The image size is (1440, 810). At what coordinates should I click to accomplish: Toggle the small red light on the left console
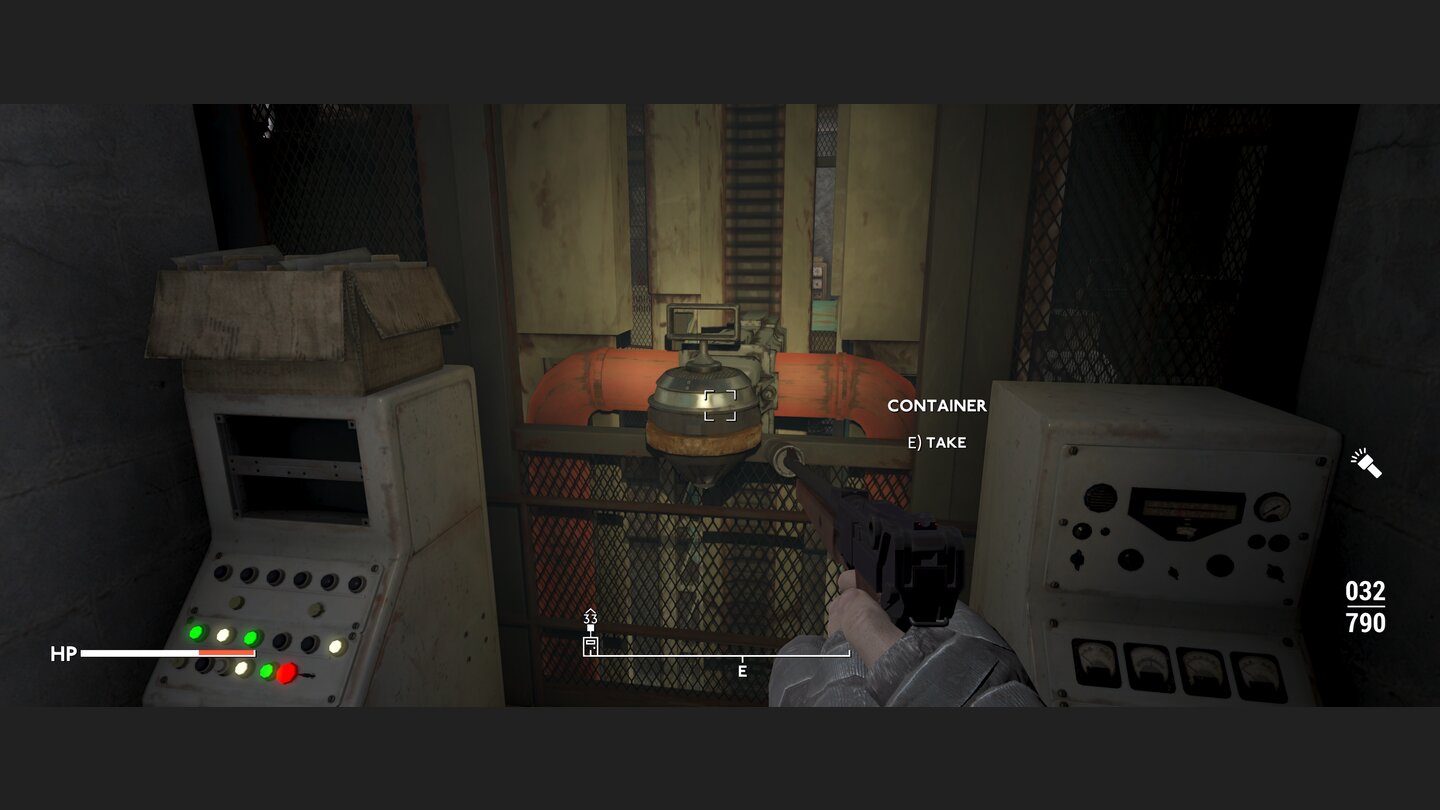click(x=286, y=672)
